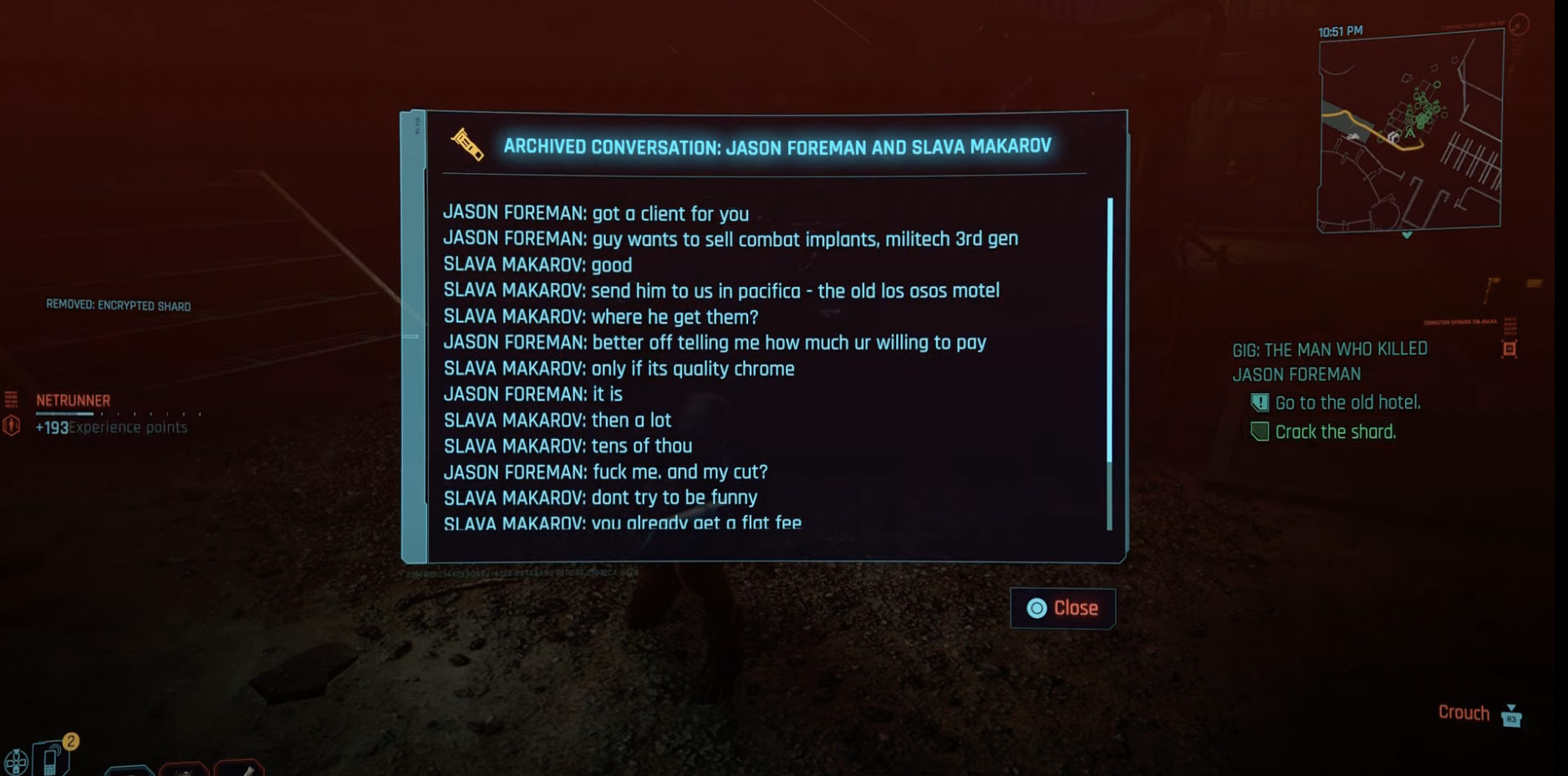The image size is (1568, 776).
Task: Select the Archived Conversation title bar
Action: coord(777,147)
